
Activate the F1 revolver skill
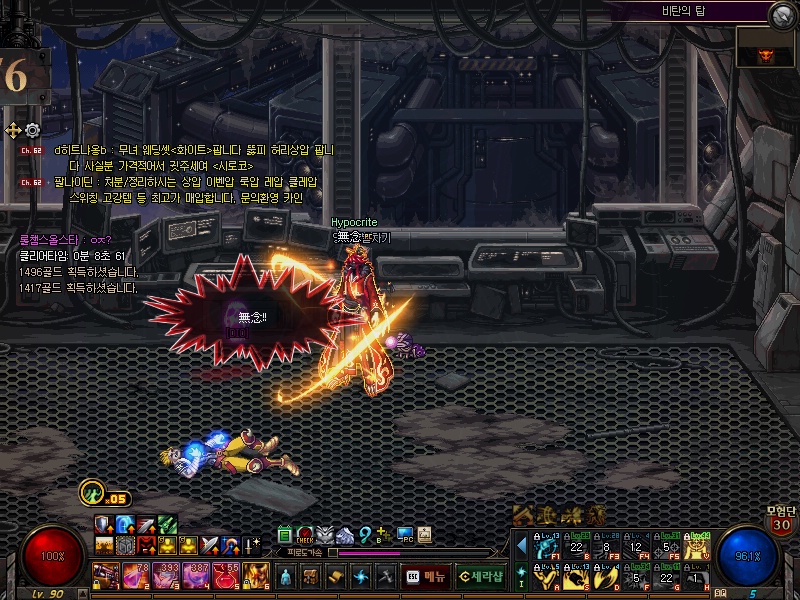(545, 546)
